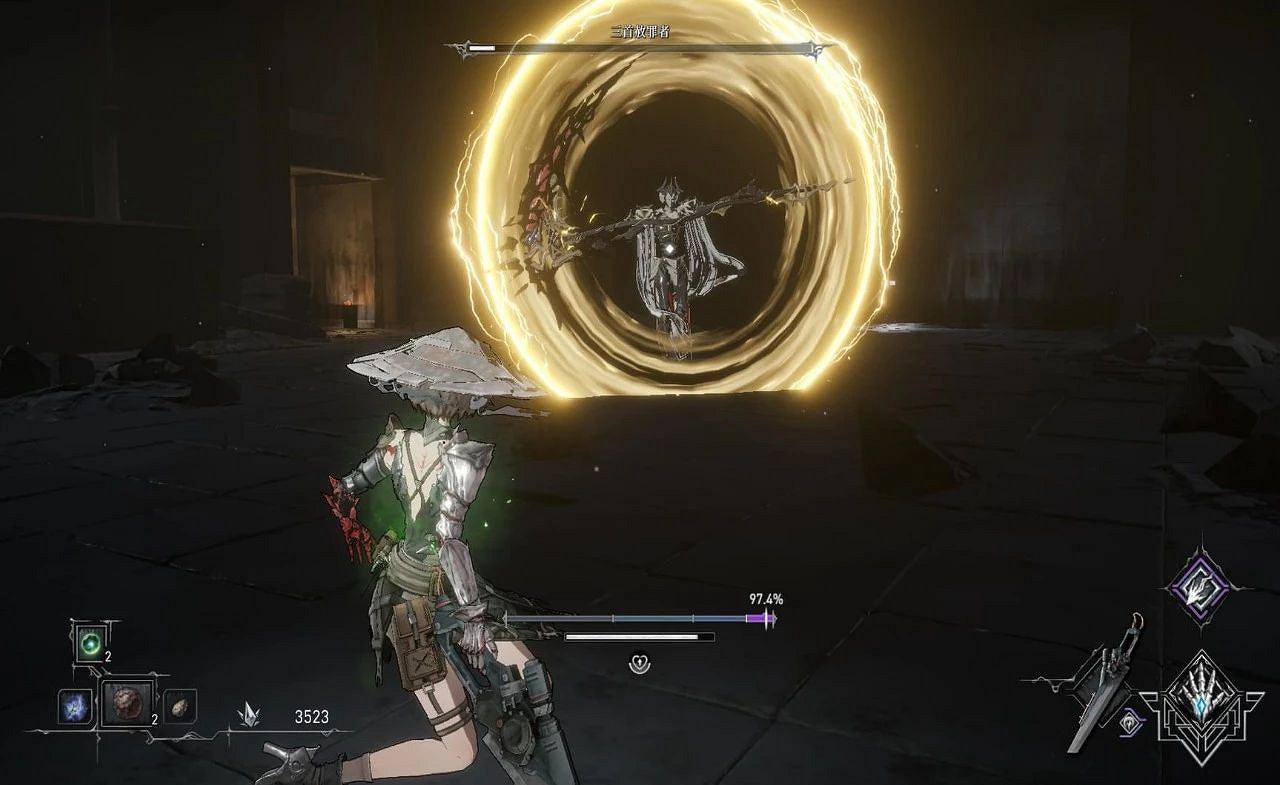Click the small stone item slot
The image size is (1280, 785).
point(178,708)
